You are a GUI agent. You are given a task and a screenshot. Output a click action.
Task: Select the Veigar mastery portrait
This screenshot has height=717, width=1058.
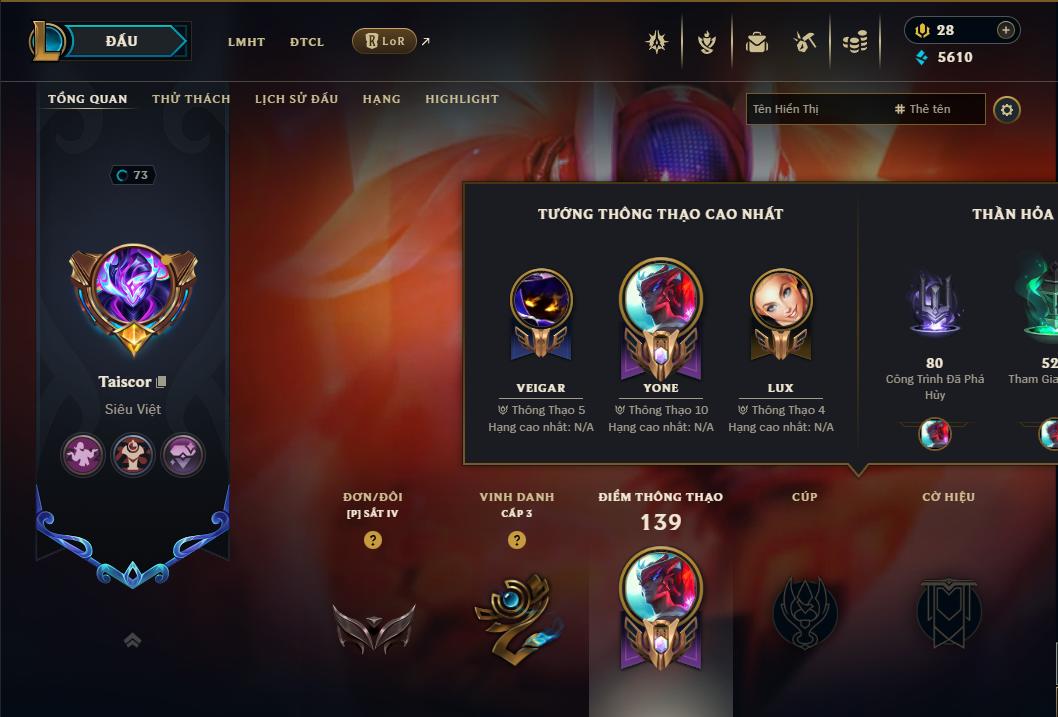(541, 301)
